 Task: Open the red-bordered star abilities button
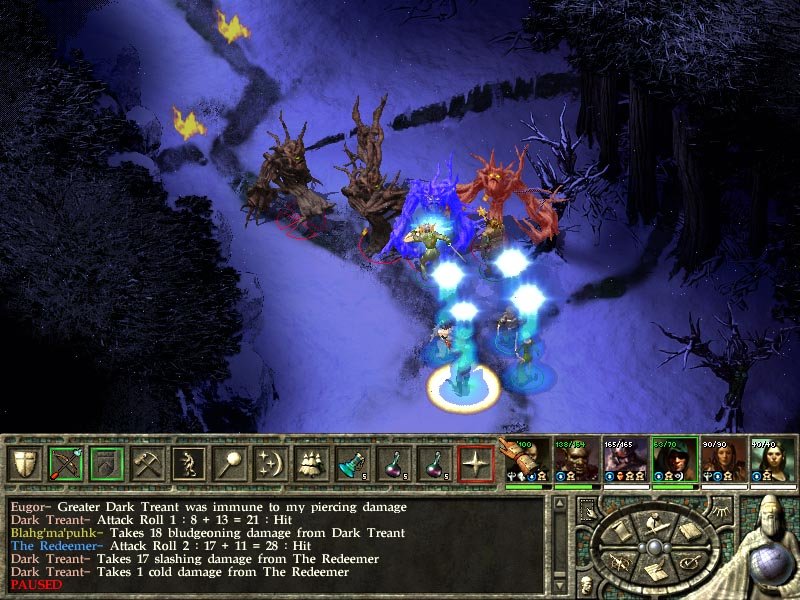pos(476,464)
